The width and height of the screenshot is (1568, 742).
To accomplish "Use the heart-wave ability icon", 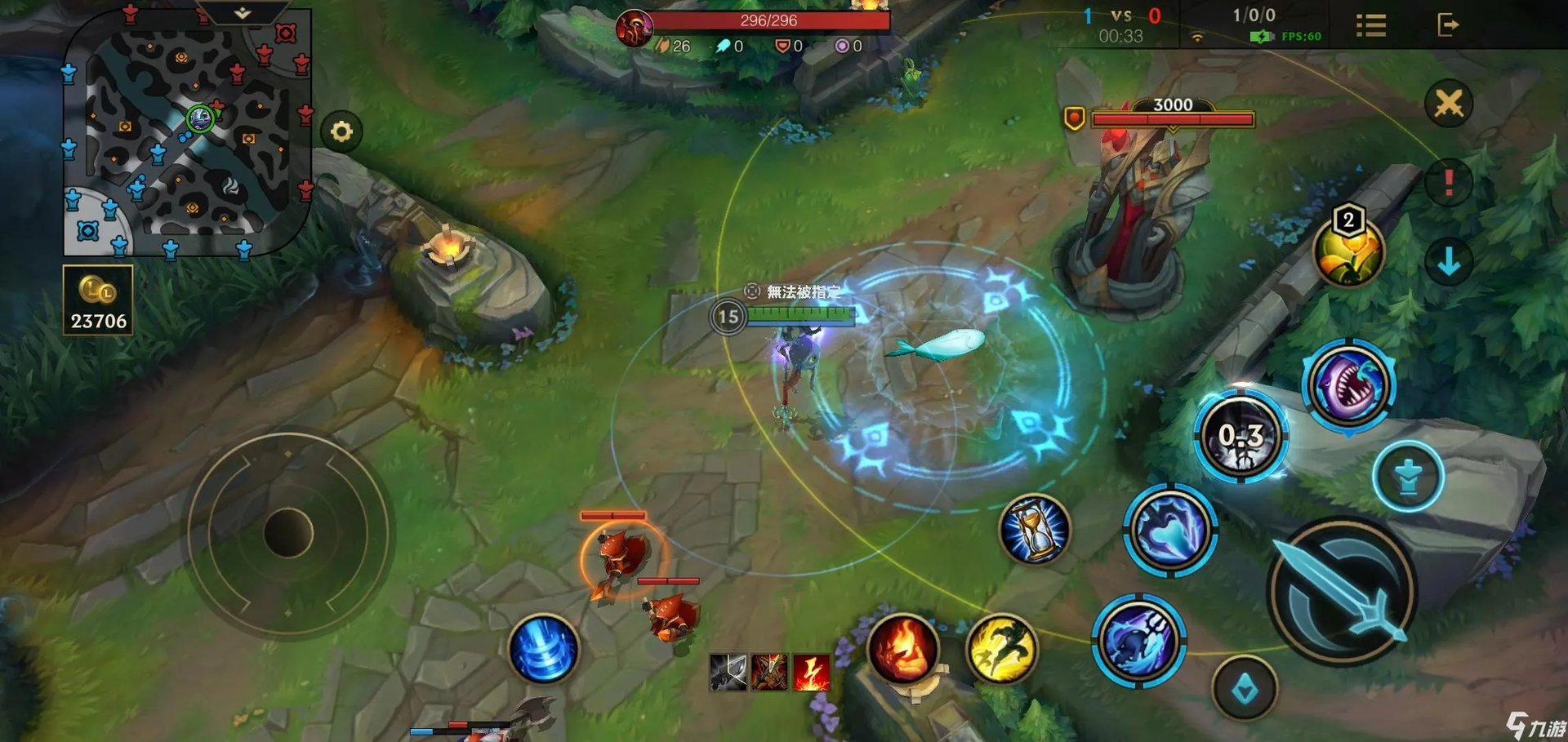I will click(x=1170, y=531).
